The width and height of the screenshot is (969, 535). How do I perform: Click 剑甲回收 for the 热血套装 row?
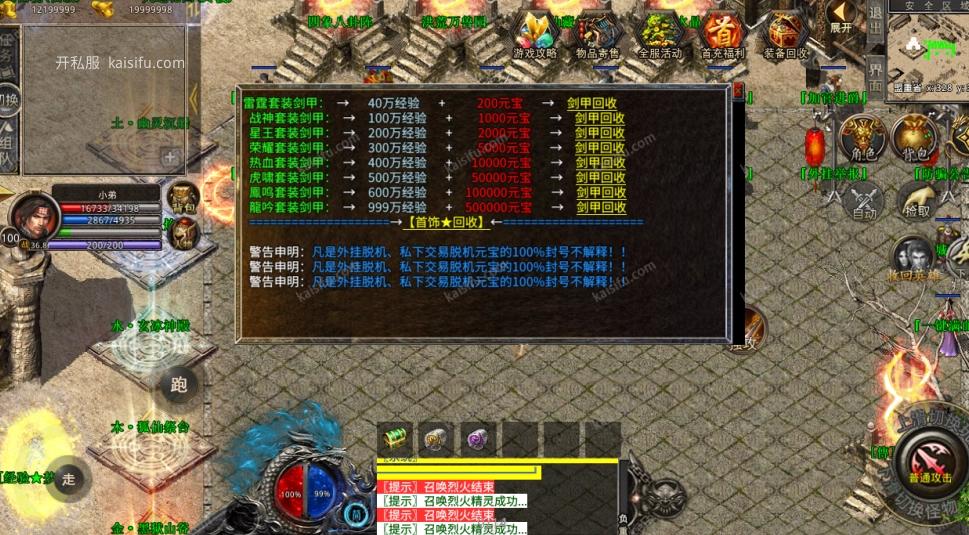click(x=600, y=163)
